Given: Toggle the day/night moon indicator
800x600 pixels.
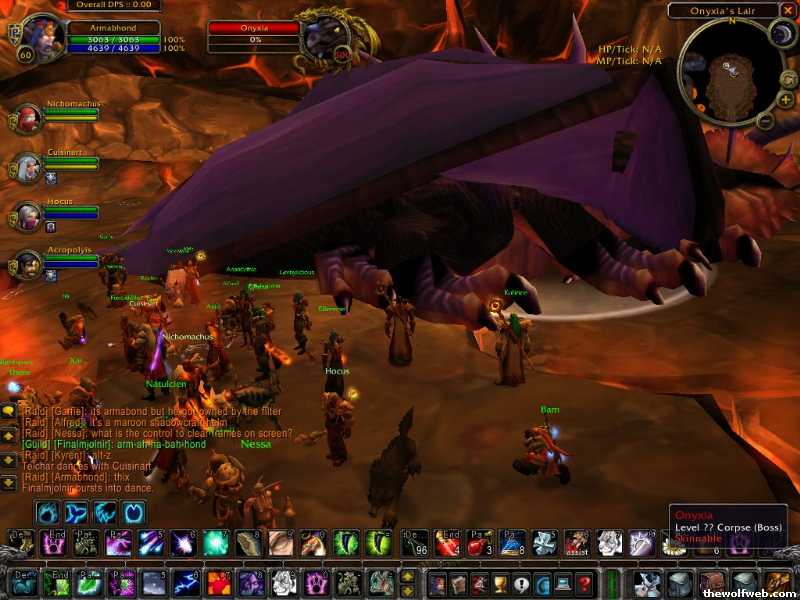Looking at the screenshot, I should tap(780, 35).
